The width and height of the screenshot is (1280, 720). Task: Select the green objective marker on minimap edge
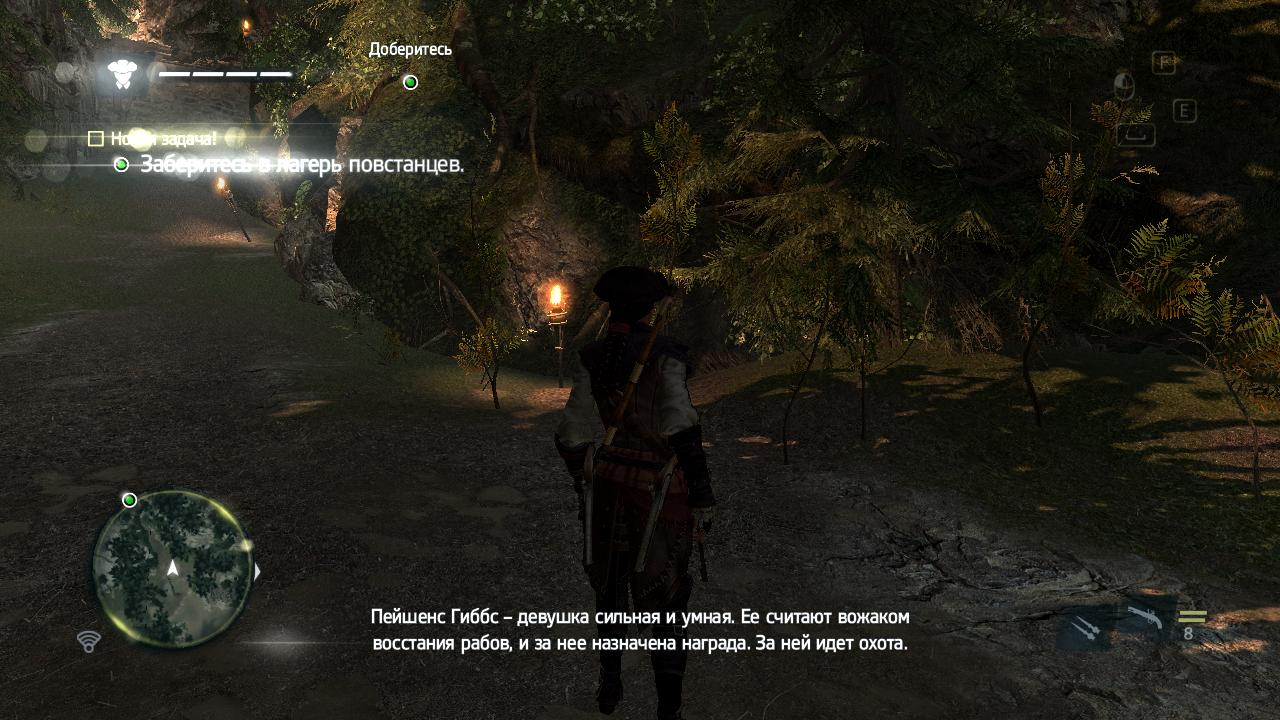(x=129, y=500)
